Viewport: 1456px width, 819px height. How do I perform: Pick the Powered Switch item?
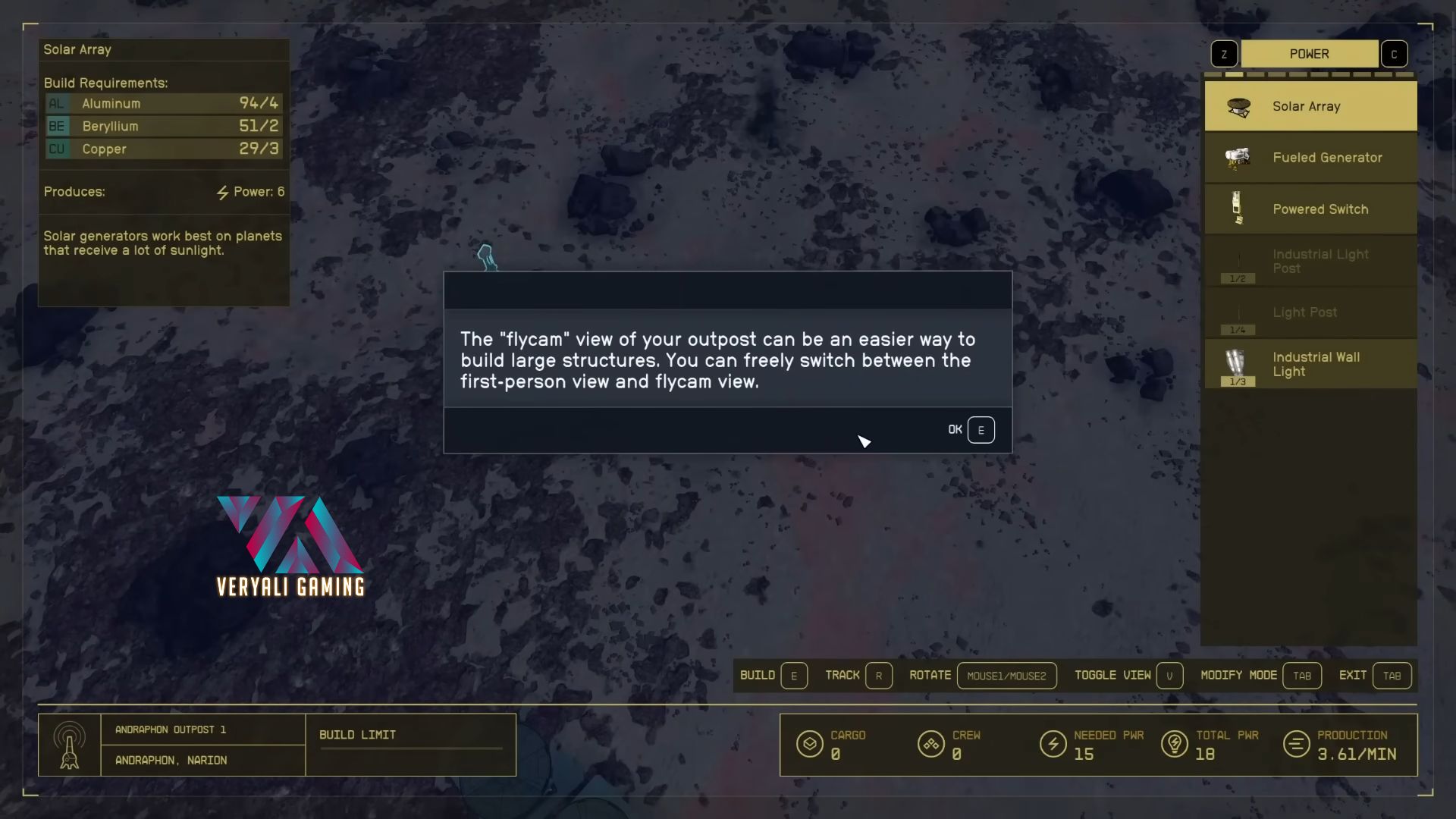(1310, 209)
